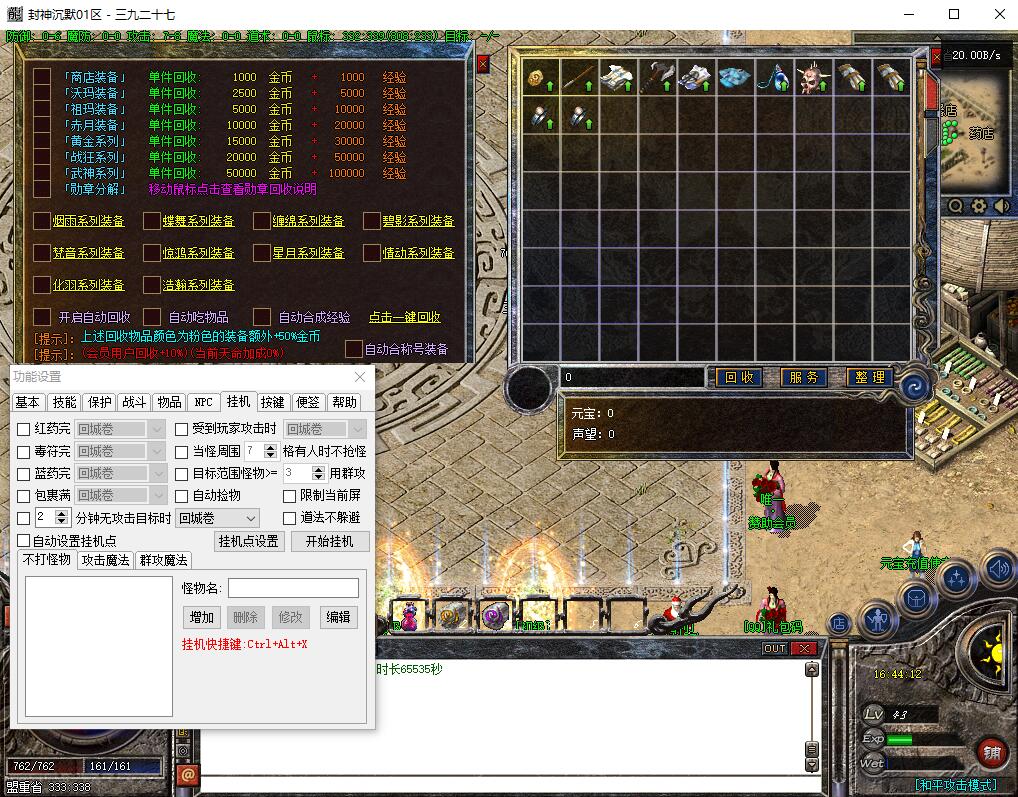
Task: Toggle the 自动吃物品 checkbox
Action: click(152, 317)
